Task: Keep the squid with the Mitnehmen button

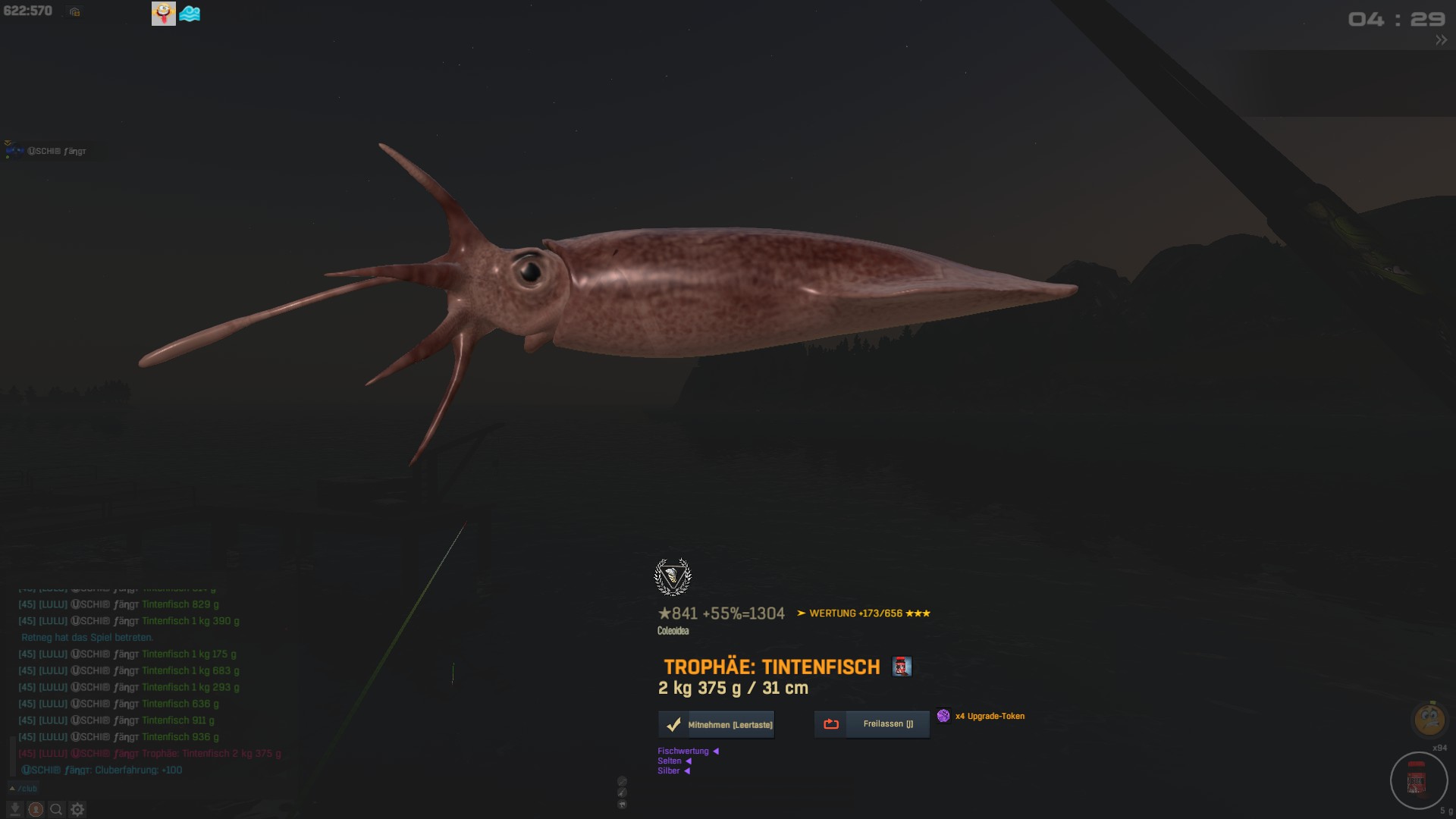Action: (x=716, y=725)
